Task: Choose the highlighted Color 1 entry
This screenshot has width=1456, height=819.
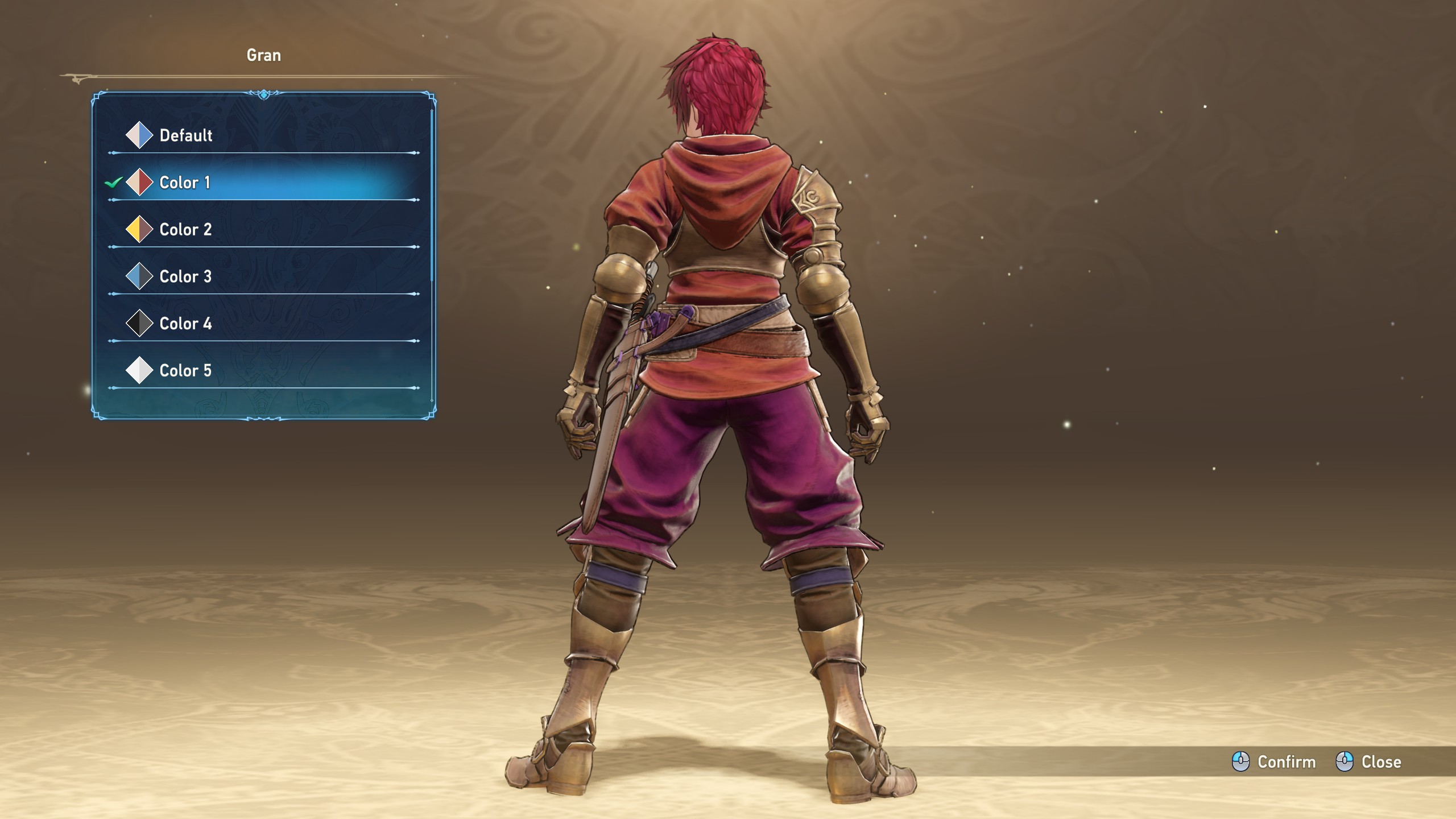Action: pos(185,183)
